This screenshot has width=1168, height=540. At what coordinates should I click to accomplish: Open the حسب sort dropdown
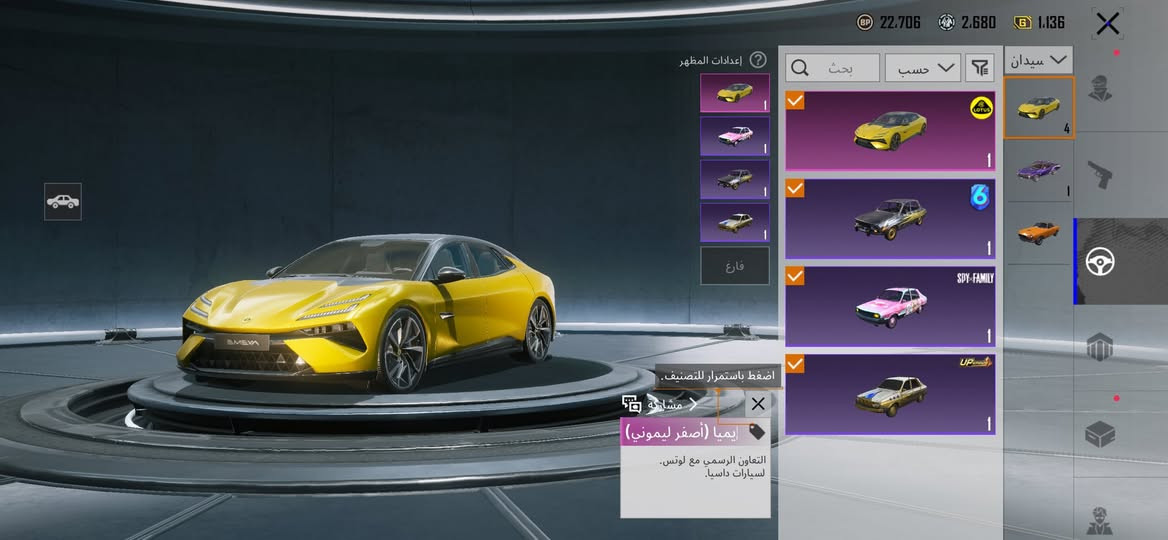922,68
